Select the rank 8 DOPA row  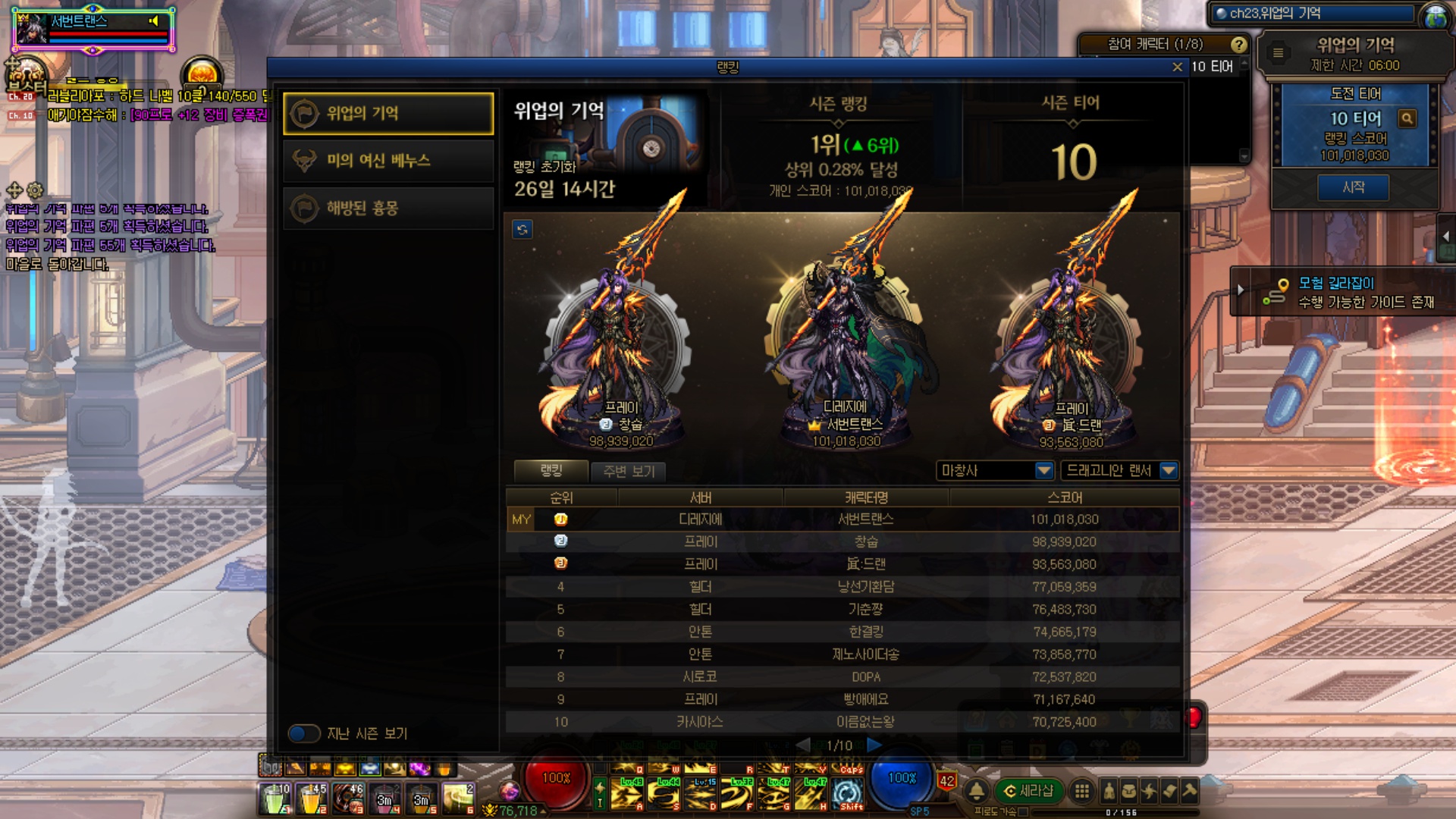pyautogui.click(x=842, y=676)
